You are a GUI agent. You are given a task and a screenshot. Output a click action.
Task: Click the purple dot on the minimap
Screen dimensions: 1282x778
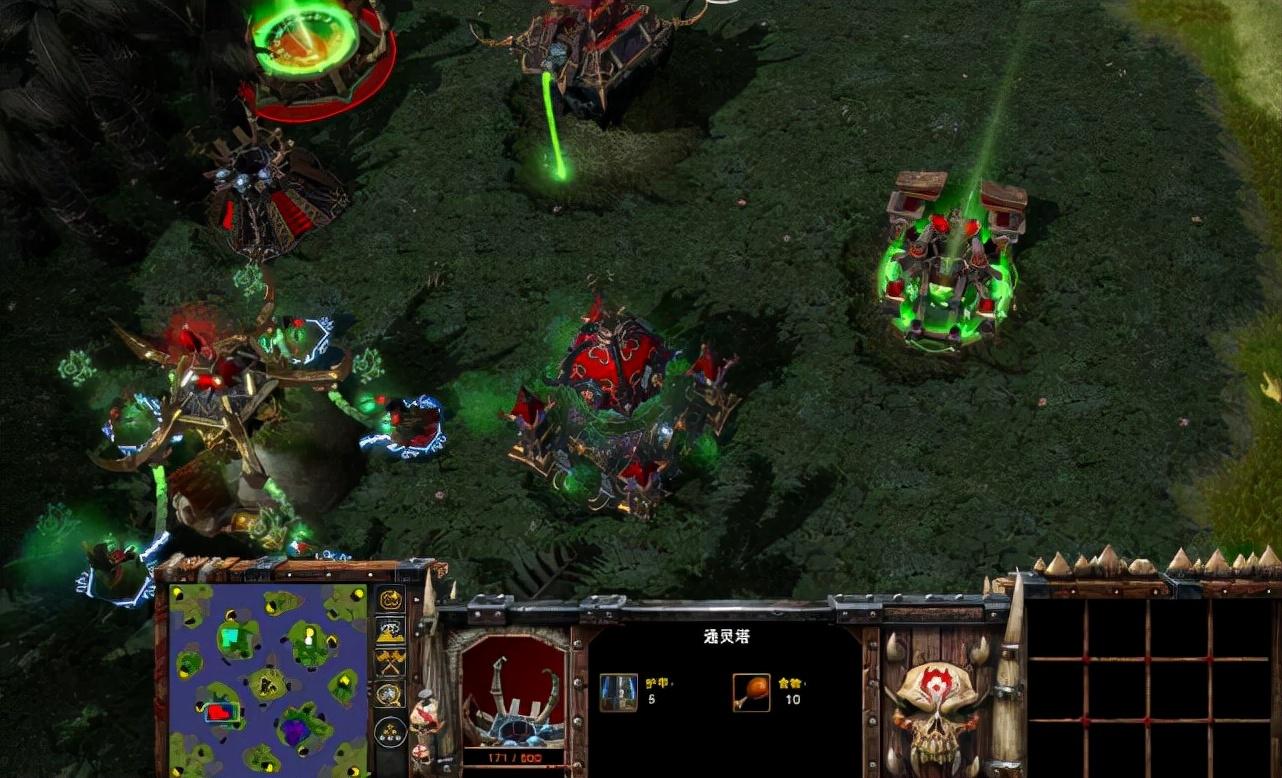point(294,730)
